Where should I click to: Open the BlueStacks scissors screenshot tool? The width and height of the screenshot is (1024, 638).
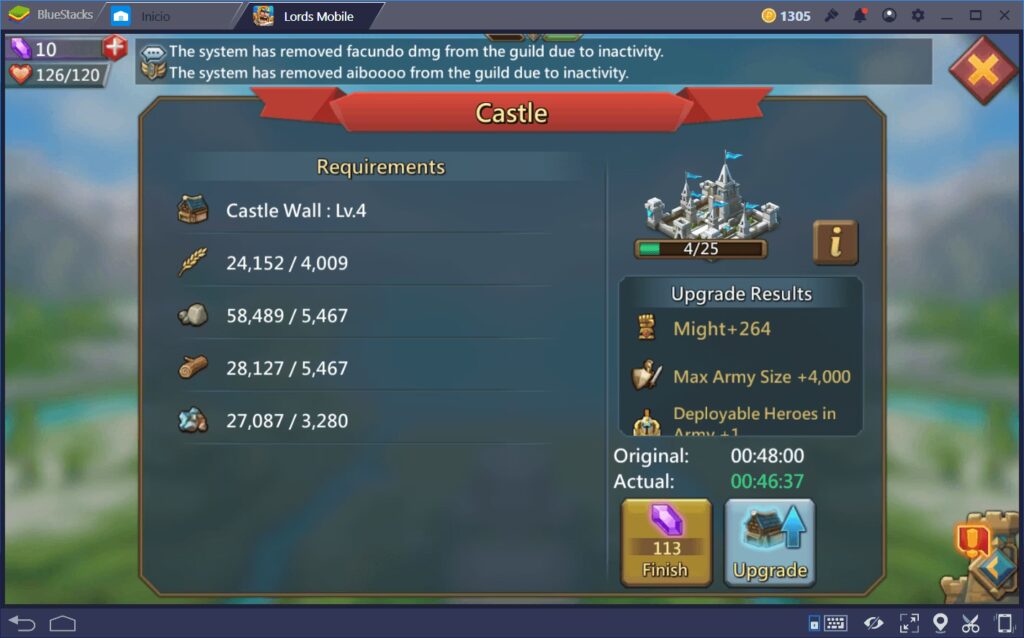[970, 623]
